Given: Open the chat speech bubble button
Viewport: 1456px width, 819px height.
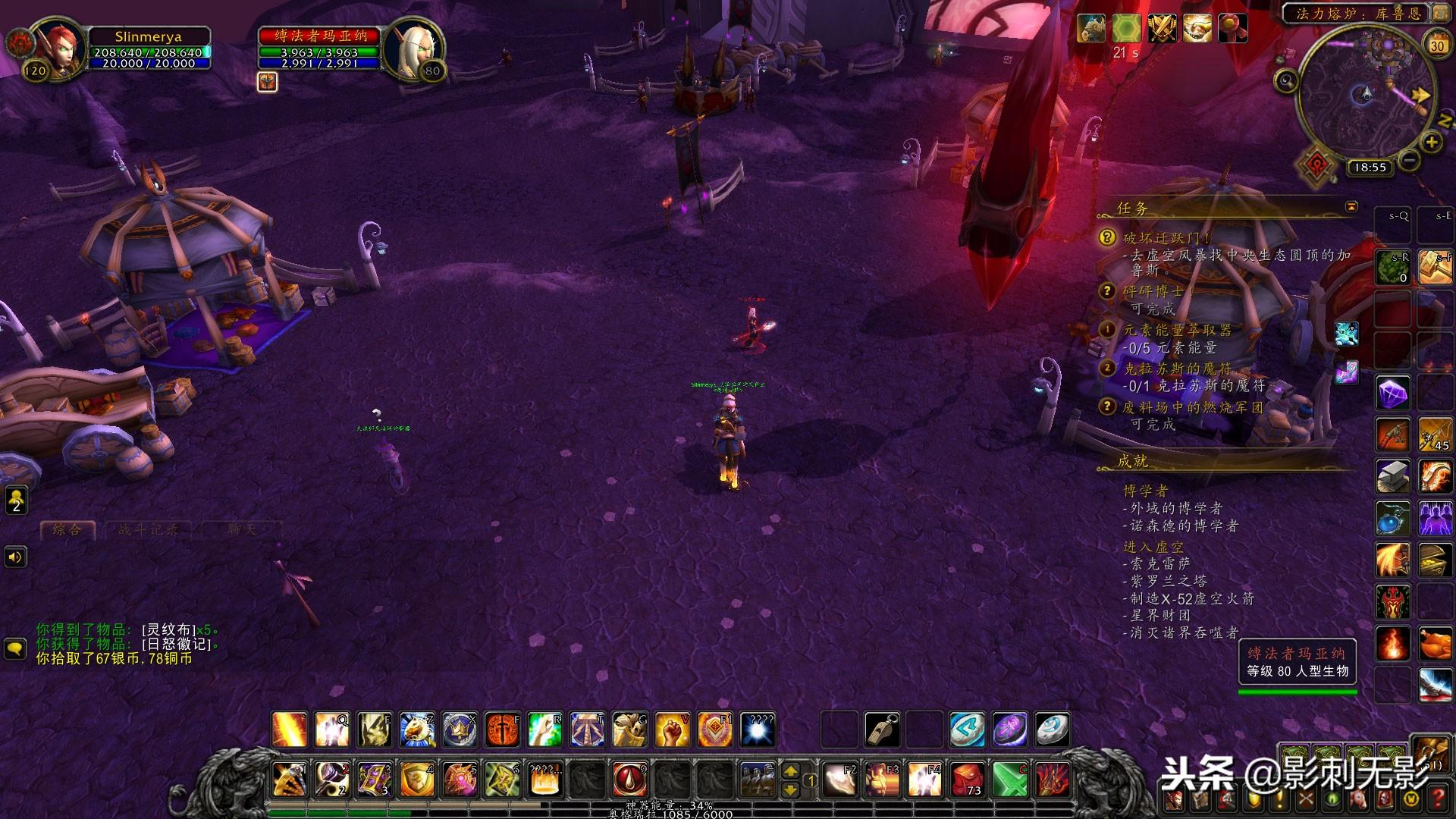Looking at the screenshot, I should (15, 648).
